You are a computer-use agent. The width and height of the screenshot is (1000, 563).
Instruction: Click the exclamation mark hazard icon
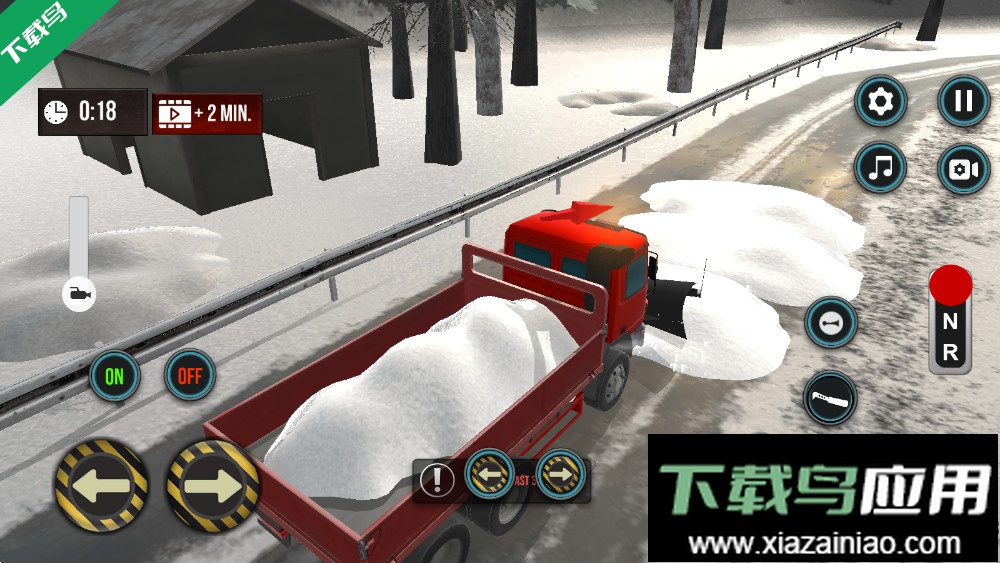(x=437, y=480)
